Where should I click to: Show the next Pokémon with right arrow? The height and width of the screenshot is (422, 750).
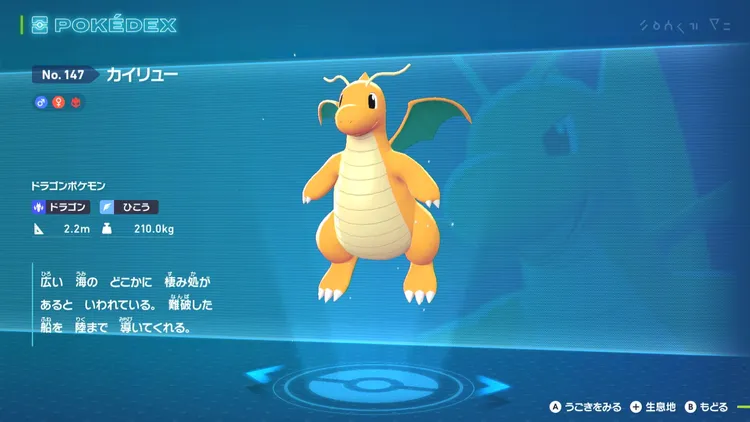click(491, 382)
